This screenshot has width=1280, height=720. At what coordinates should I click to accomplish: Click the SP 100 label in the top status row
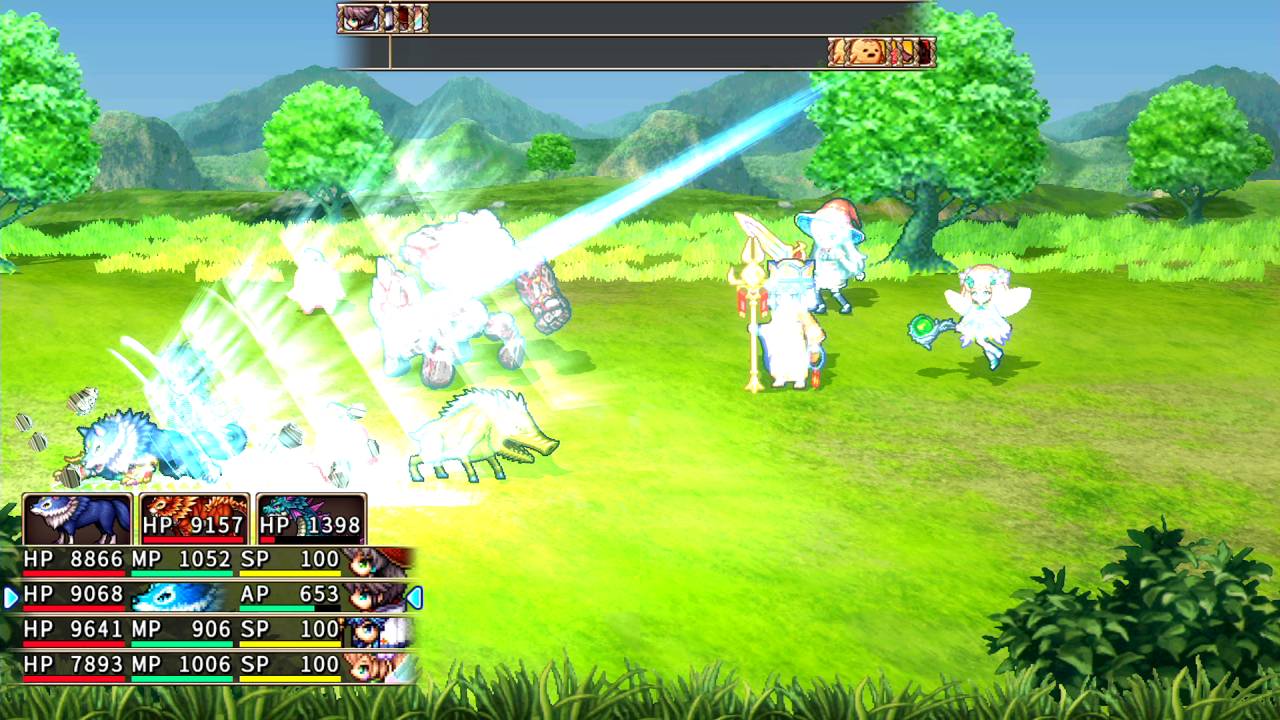[290, 559]
